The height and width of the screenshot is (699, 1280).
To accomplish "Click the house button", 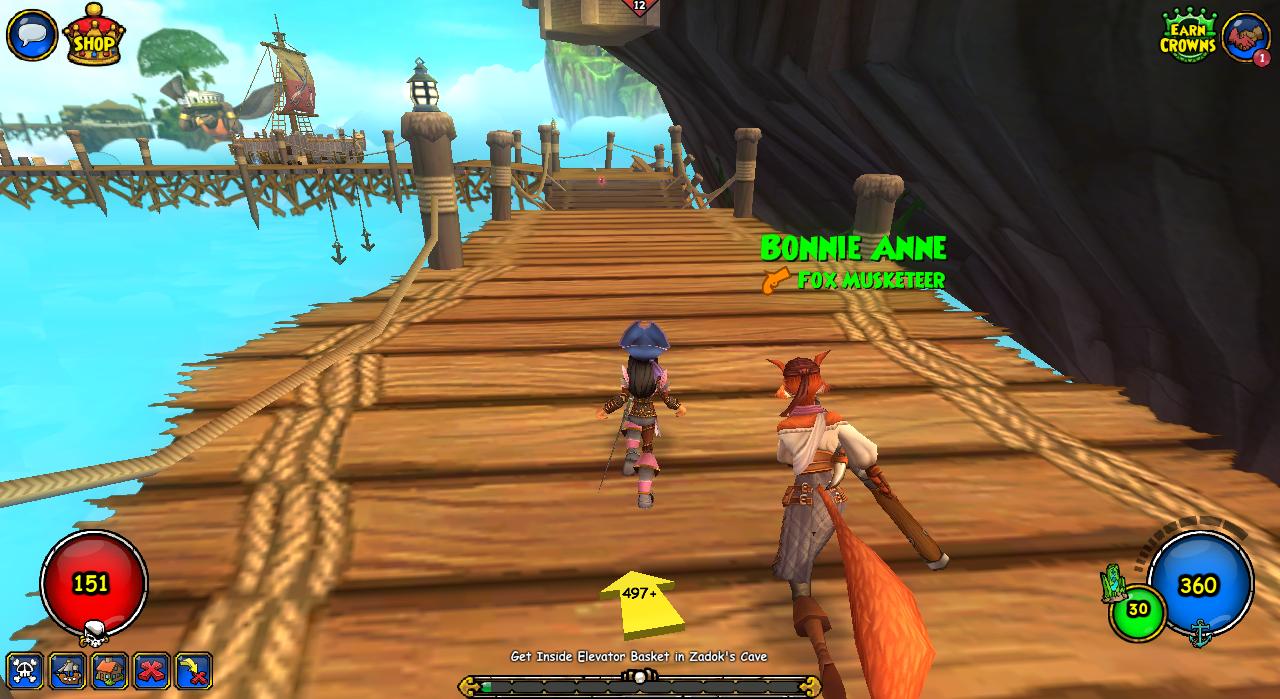I will coord(110,670).
